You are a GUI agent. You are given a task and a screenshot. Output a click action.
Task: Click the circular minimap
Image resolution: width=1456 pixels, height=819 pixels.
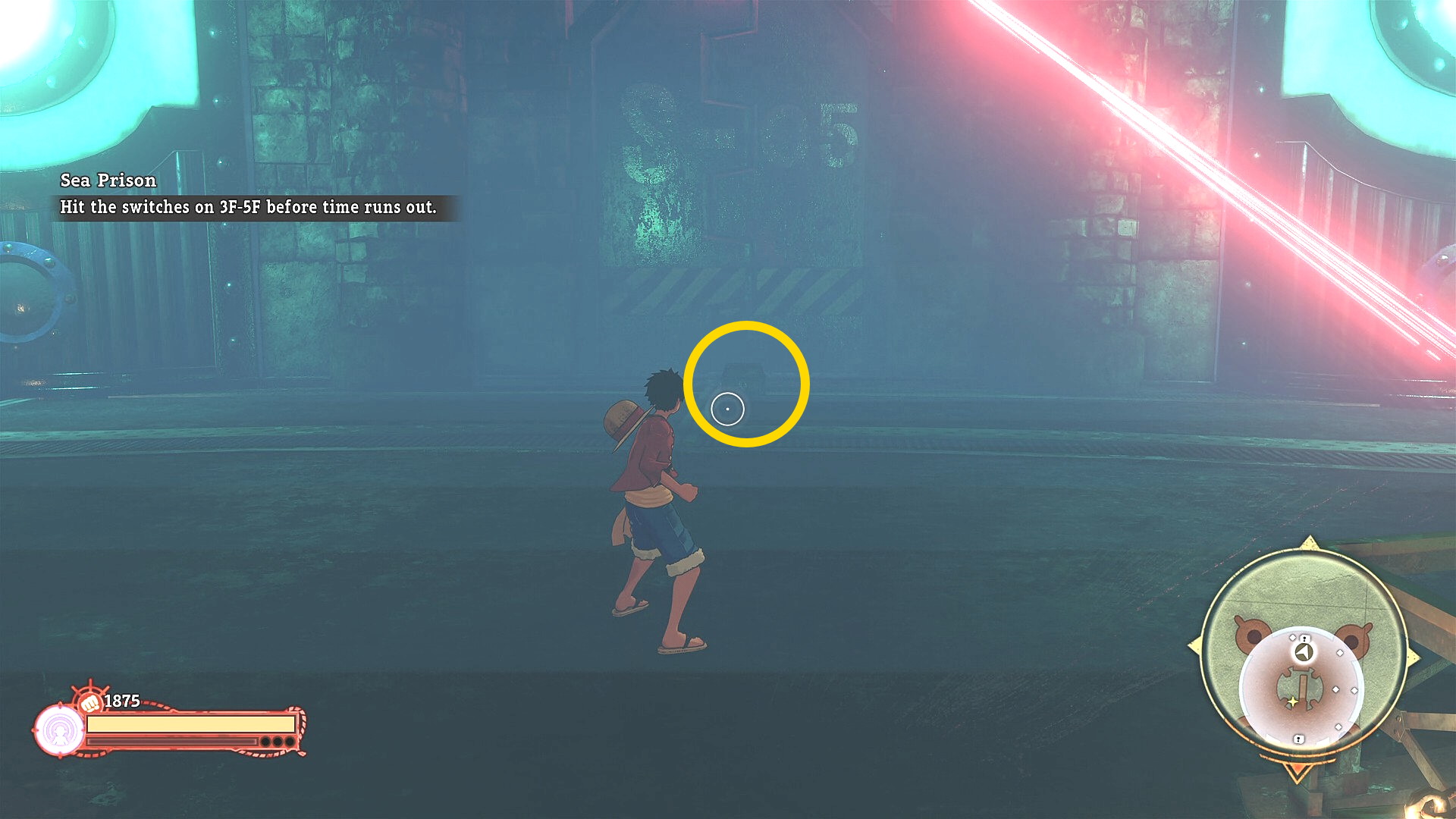coord(1303,657)
